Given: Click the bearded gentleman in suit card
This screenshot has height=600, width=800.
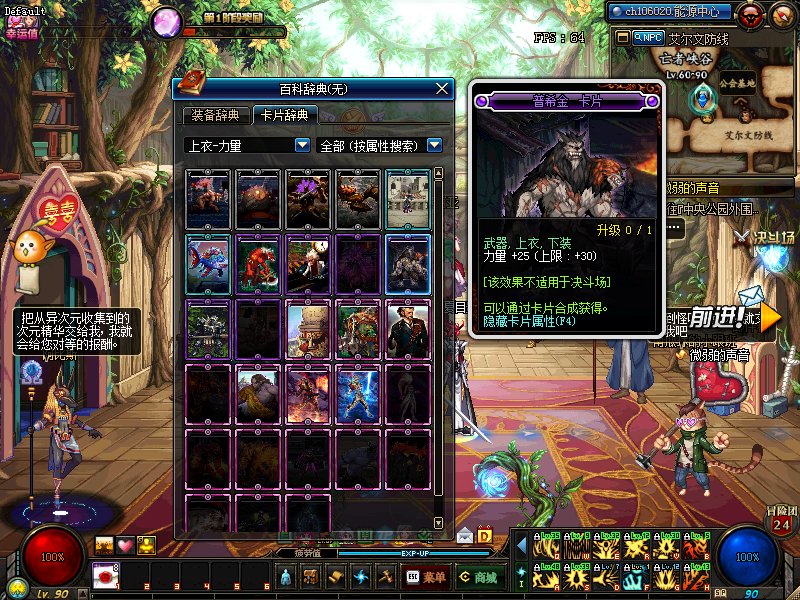Looking at the screenshot, I should point(408,329).
